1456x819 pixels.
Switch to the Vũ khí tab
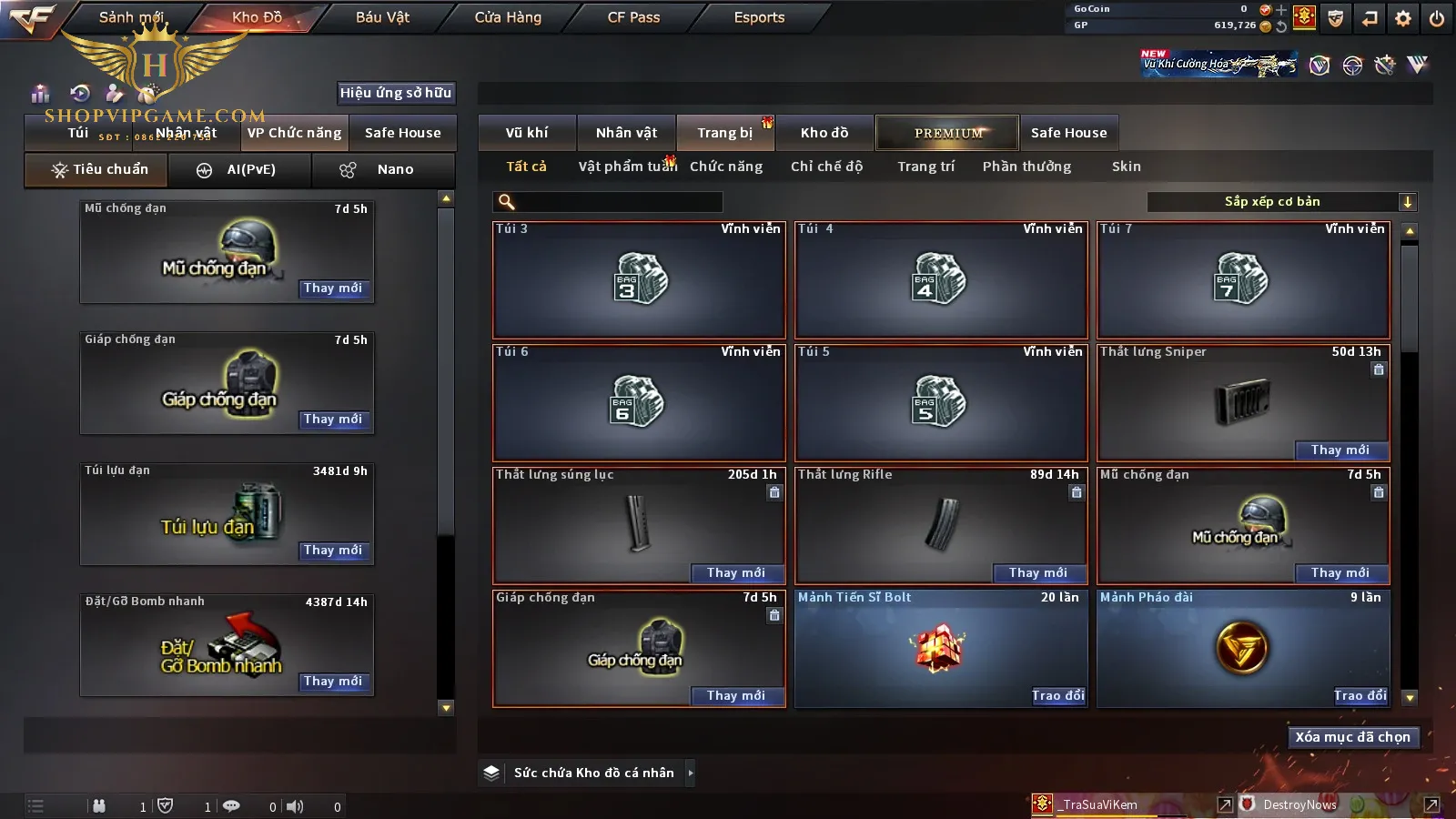coord(527,133)
